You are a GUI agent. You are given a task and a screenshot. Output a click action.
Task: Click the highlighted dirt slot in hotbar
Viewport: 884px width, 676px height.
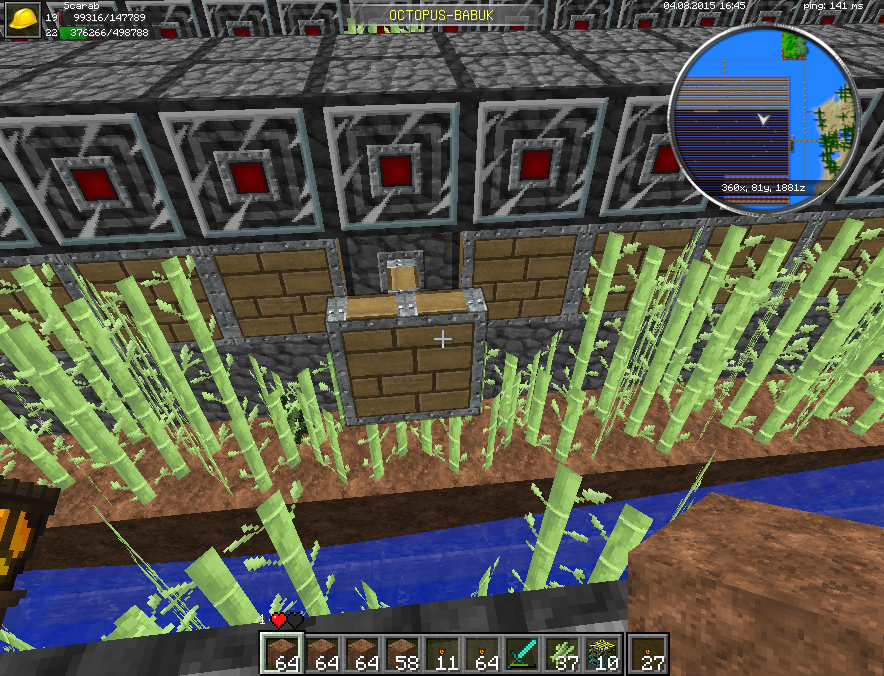pyautogui.click(x=281, y=653)
